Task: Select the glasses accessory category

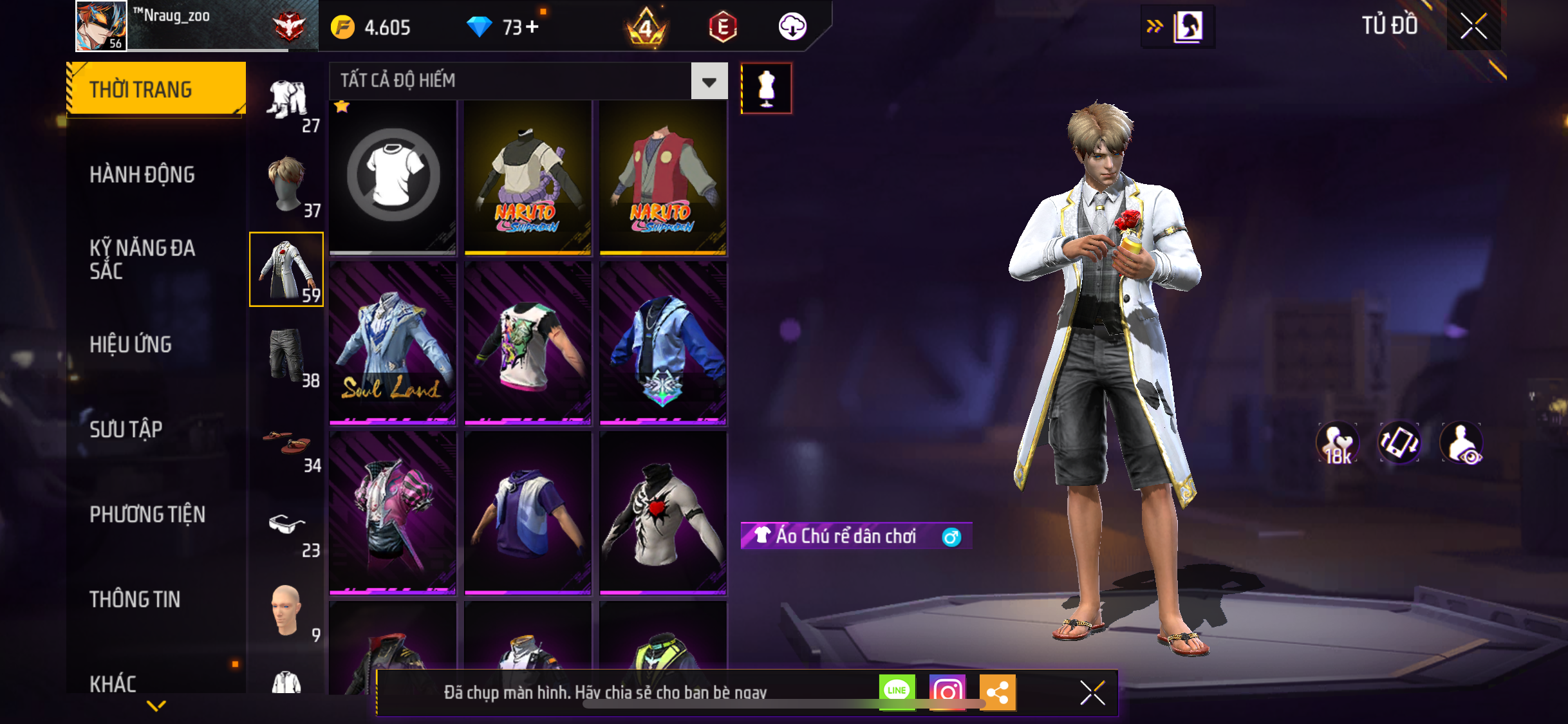Action: point(287,528)
